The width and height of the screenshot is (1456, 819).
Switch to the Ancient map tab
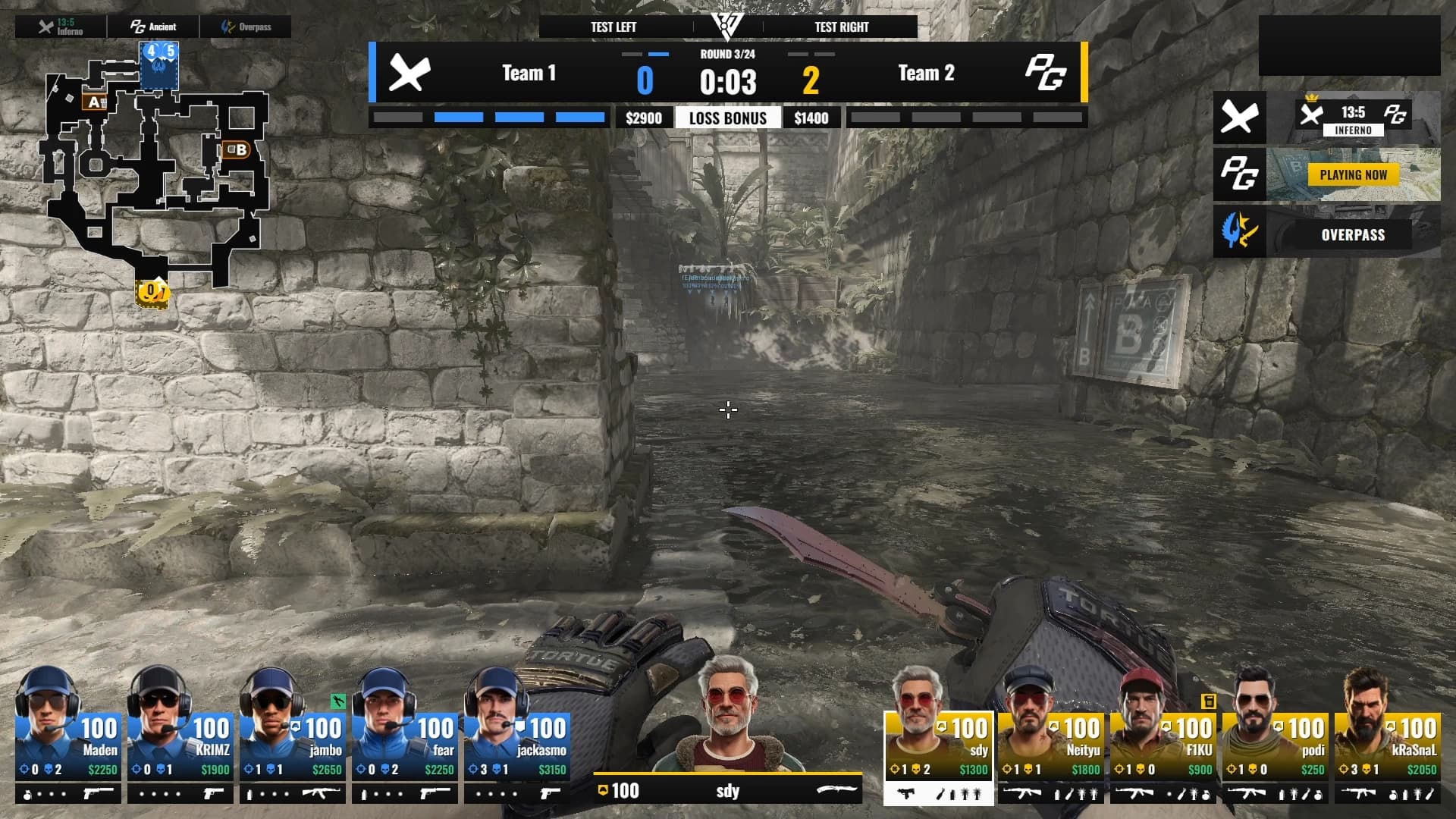click(154, 27)
